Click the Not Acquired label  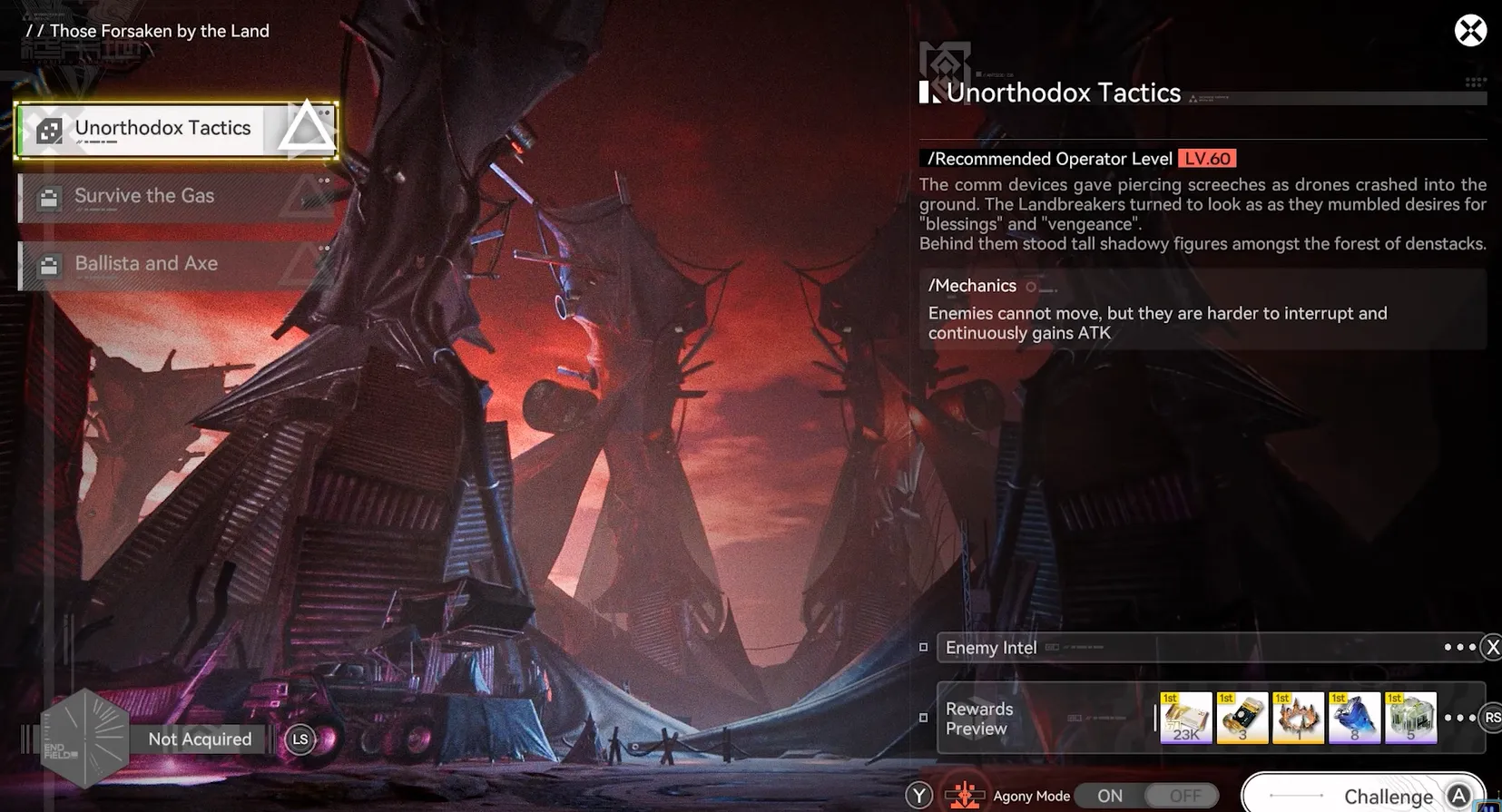[x=199, y=739]
